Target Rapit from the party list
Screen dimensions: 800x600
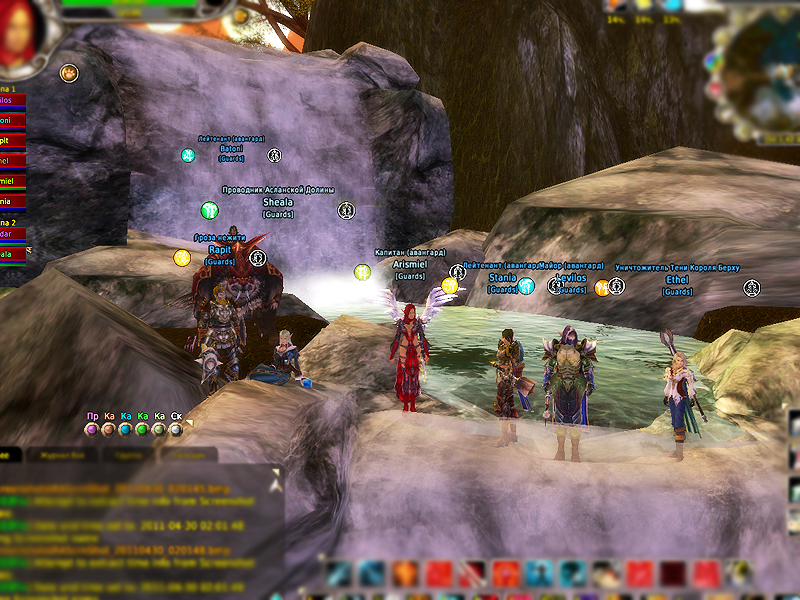(x=10, y=141)
